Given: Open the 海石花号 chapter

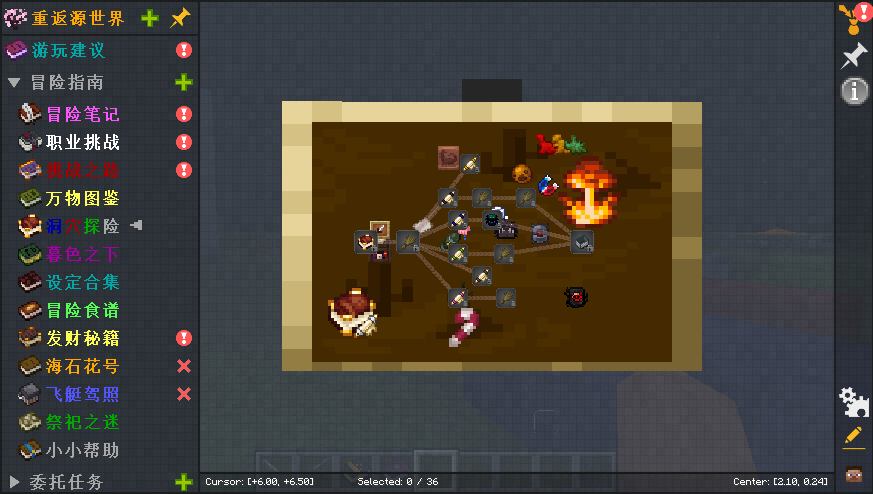Looking at the screenshot, I should 82,366.
